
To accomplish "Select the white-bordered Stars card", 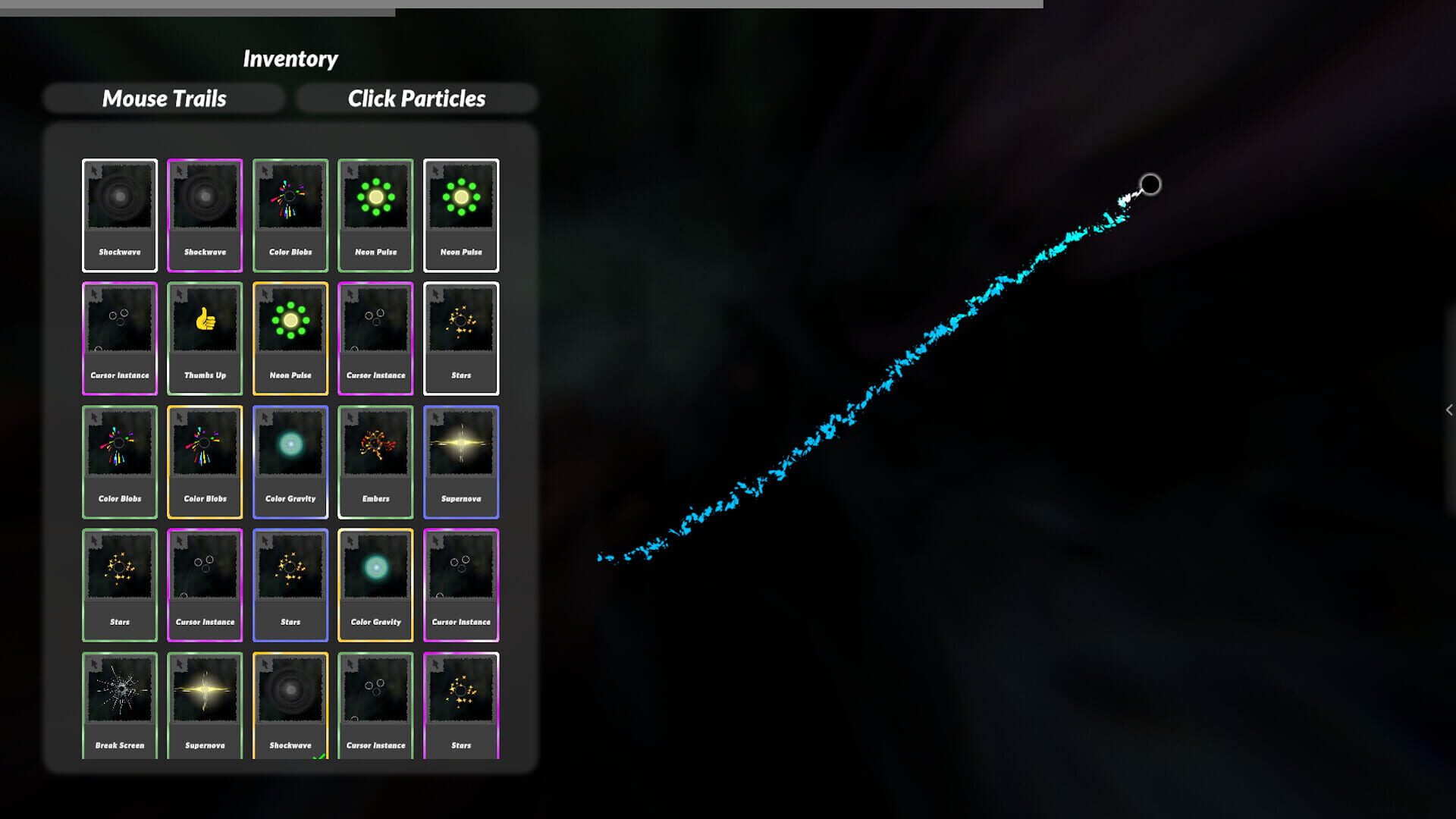I will click(x=461, y=337).
